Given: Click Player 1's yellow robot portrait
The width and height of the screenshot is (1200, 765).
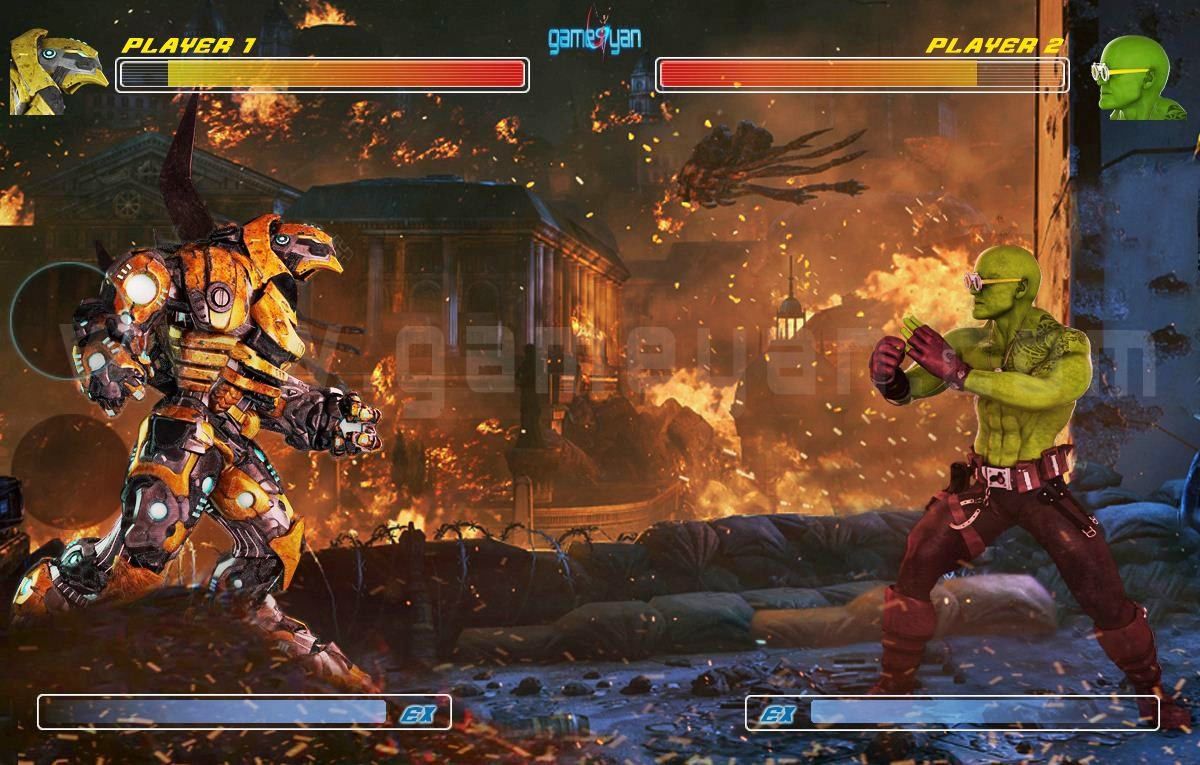Looking at the screenshot, I should (57, 71).
